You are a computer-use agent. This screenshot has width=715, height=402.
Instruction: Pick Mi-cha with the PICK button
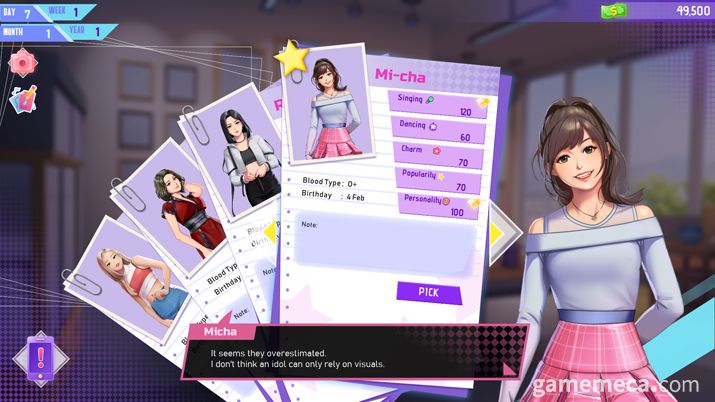pos(429,292)
